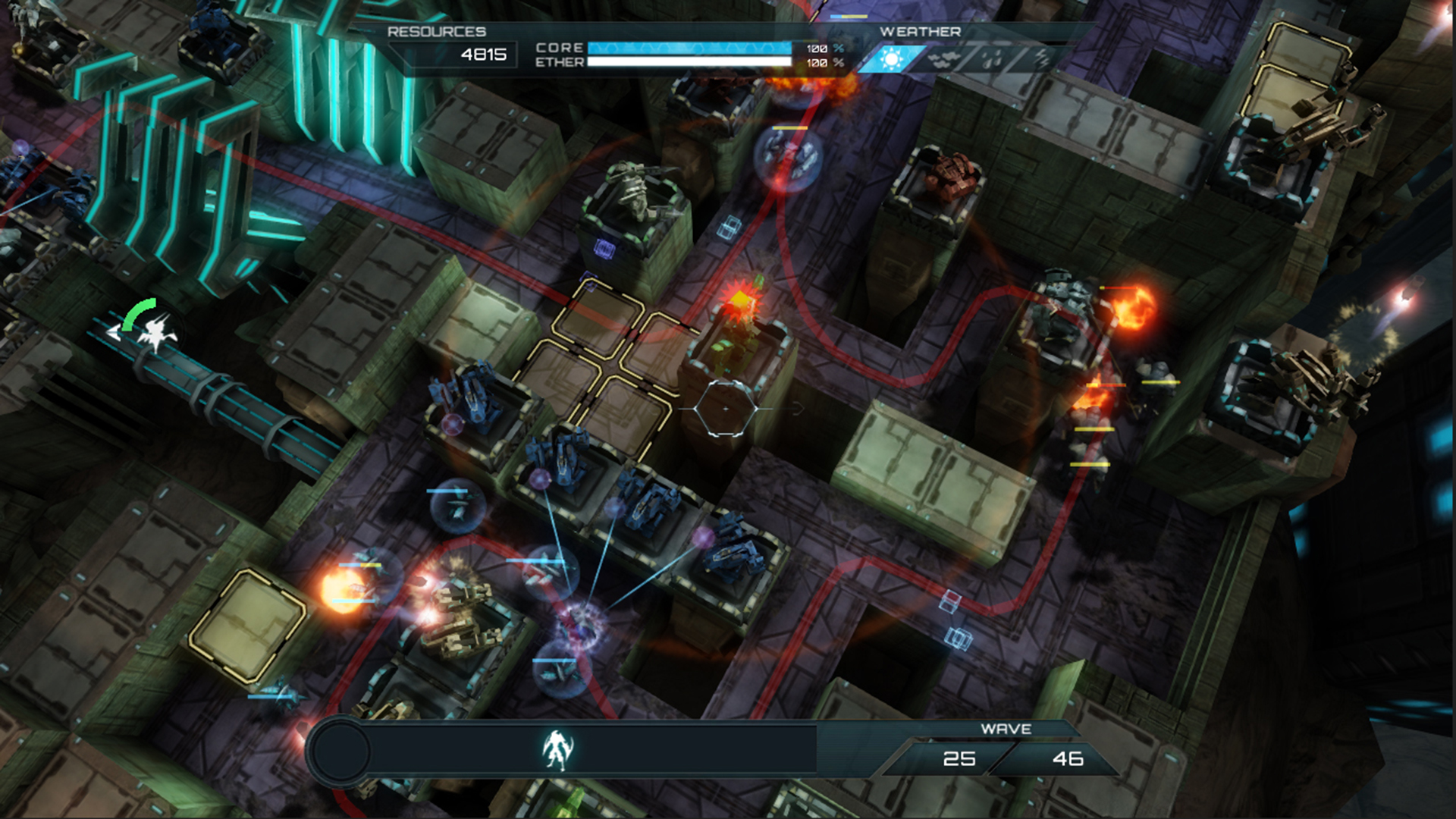This screenshot has width=1456, height=819.
Task: Click the total waves 46 button
Action: [1068, 759]
